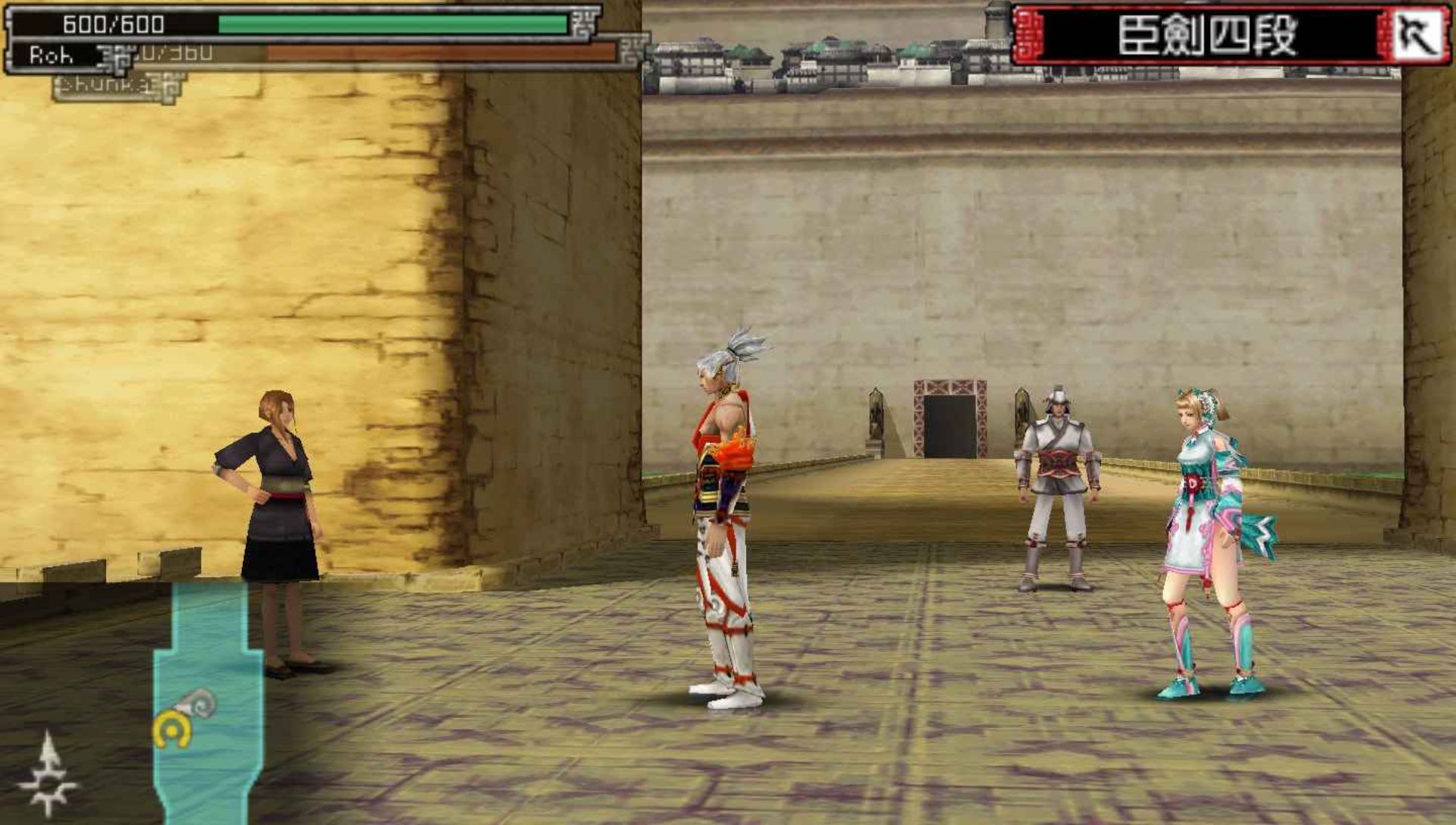Select the compass arrow icon
The width and height of the screenshot is (1456, 825).
coord(48,773)
